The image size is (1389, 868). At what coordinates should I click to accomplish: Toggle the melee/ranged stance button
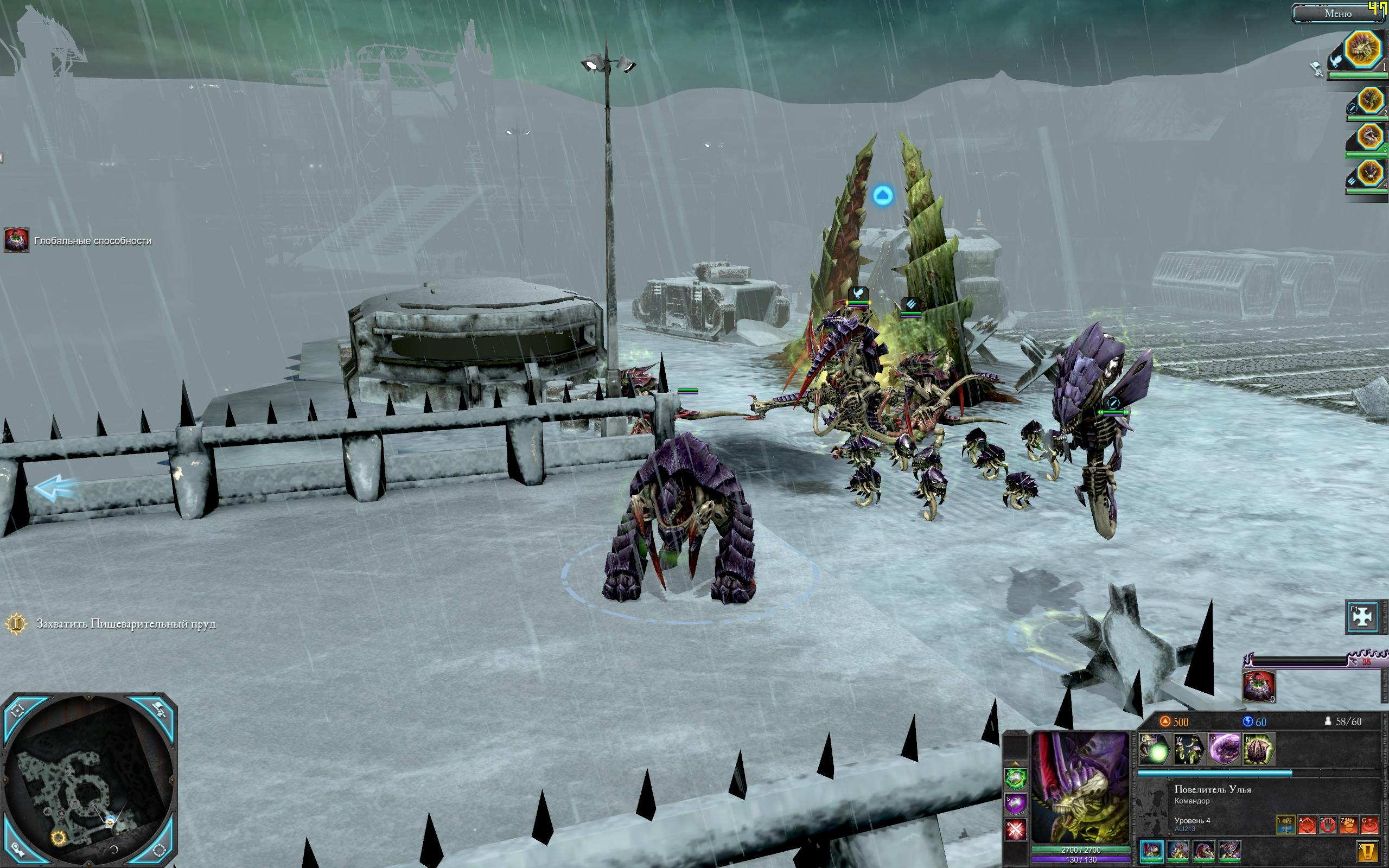(1286, 825)
